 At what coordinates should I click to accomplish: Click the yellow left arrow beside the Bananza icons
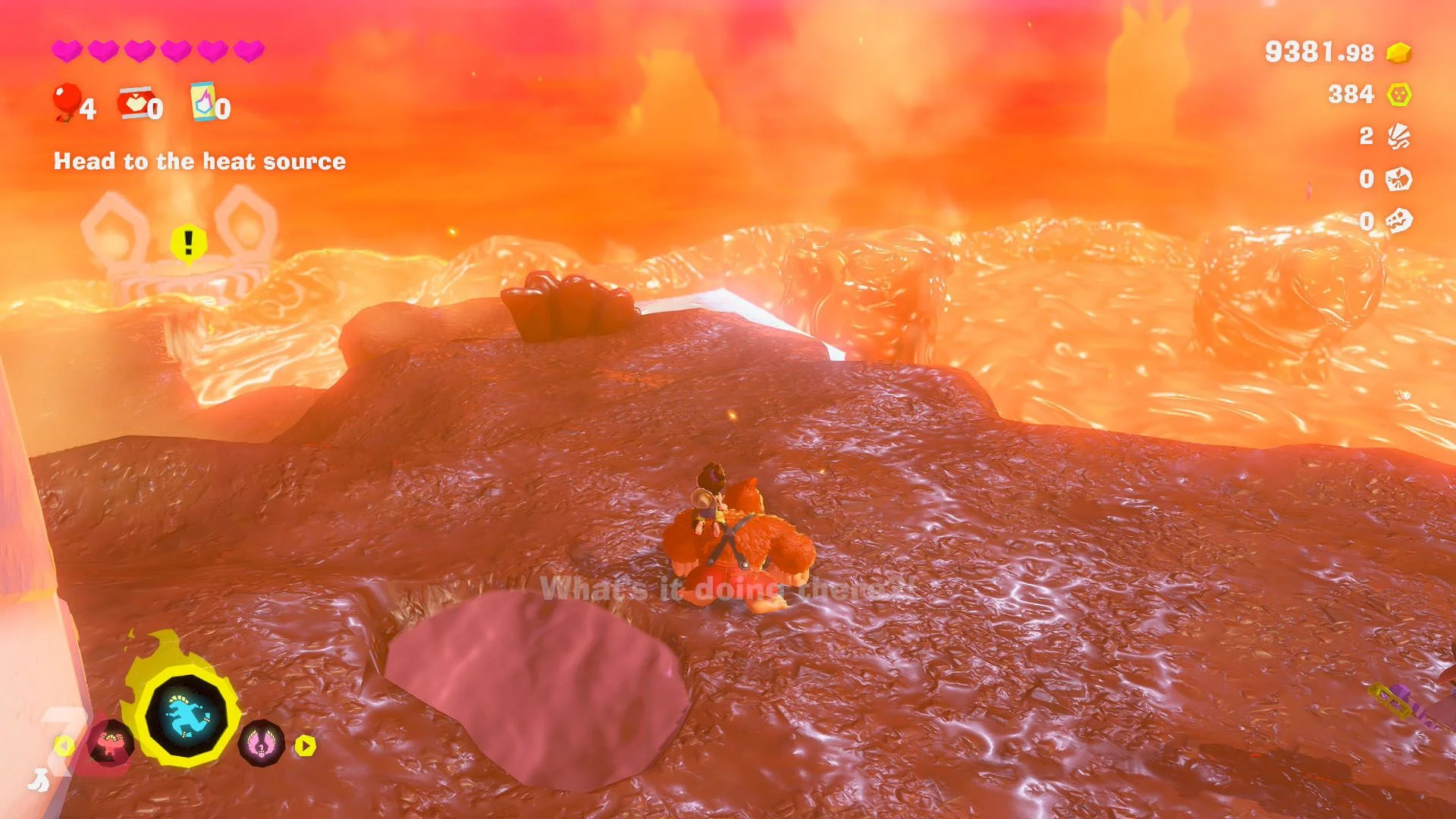tap(64, 746)
